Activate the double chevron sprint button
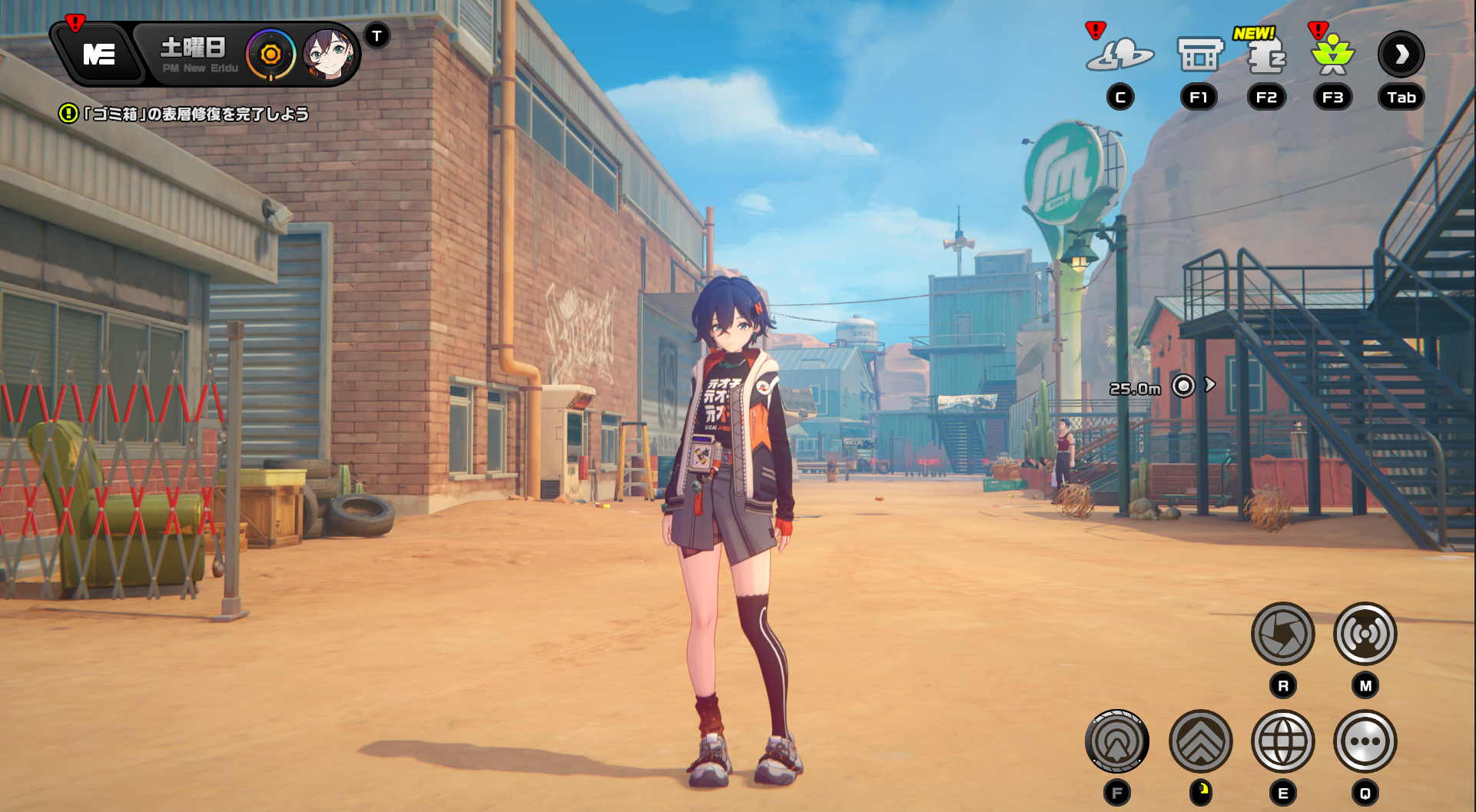The image size is (1476, 812). point(1200,741)
